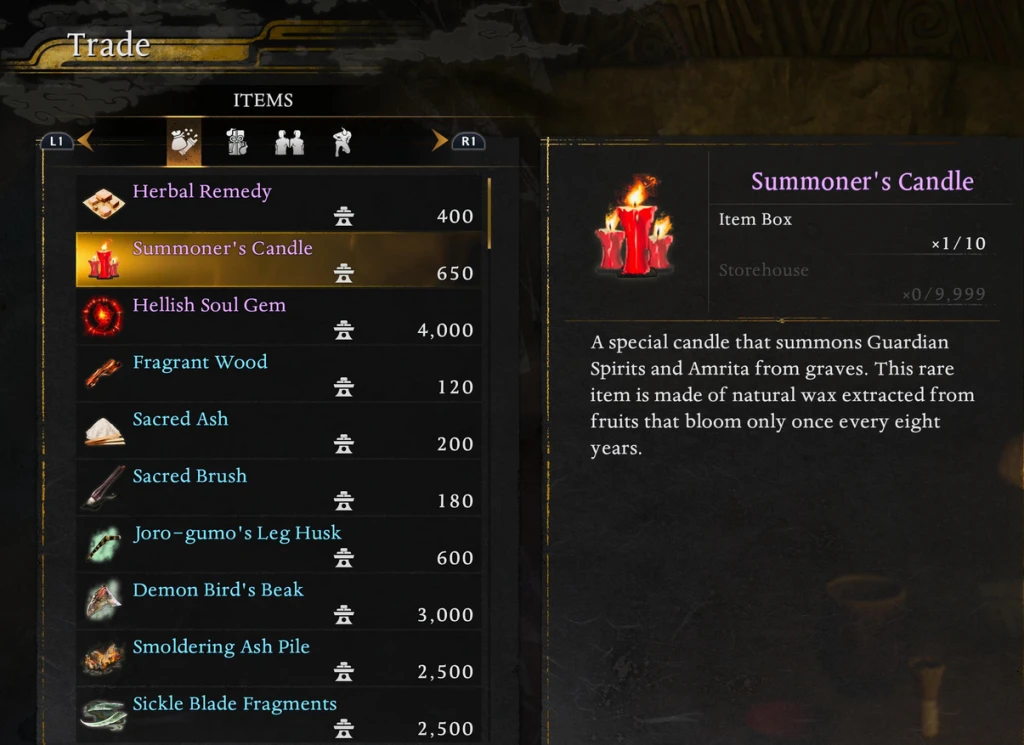Image resolution: width=1024 pixels, height=745 pixels.
Task: Pick the Demon Bird's Beak item
Action: pyautogui.click(x=278, y=602)
